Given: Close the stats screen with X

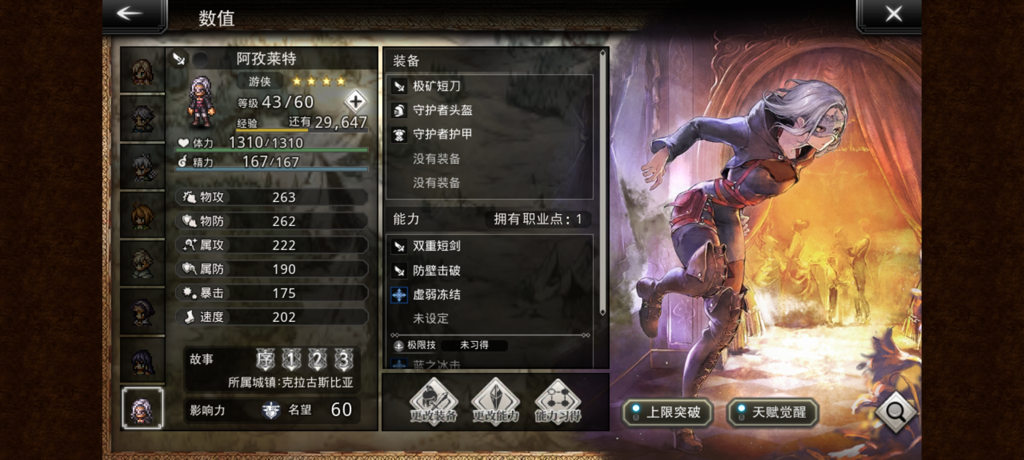Looking at the screenshot, I should 892,15.
